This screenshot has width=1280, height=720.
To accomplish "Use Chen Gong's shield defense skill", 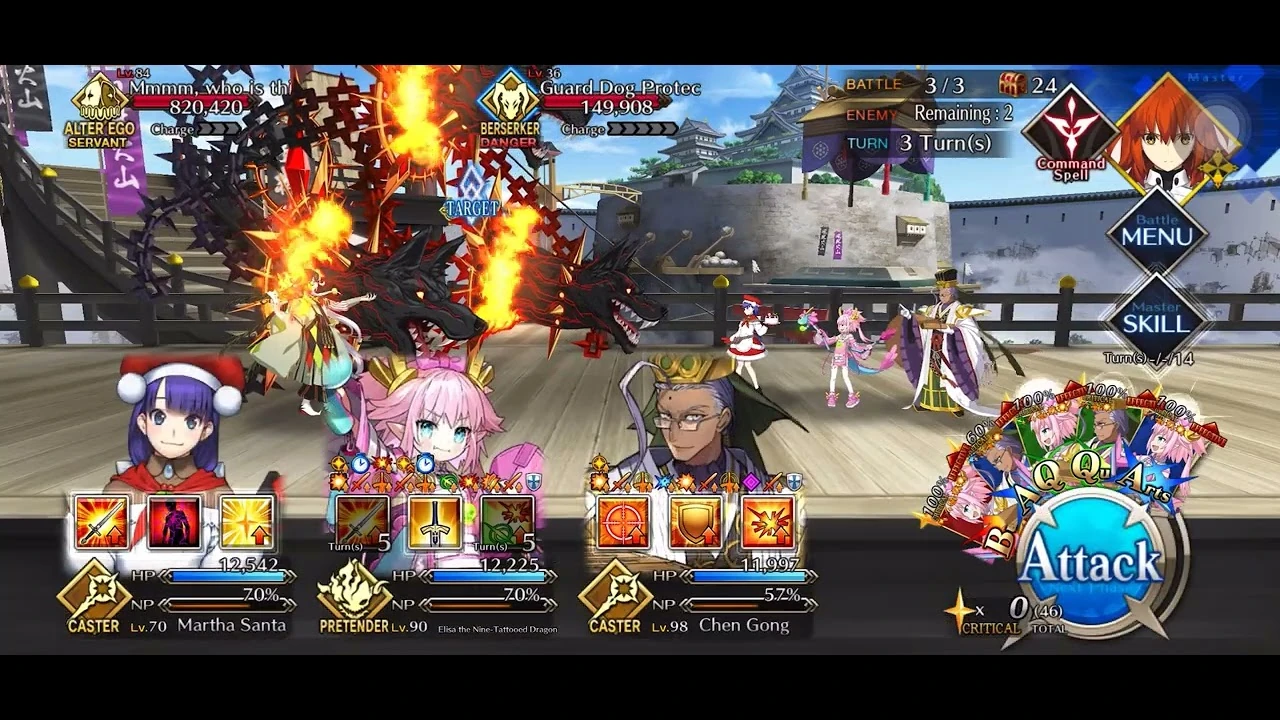I will pos(695,522).
